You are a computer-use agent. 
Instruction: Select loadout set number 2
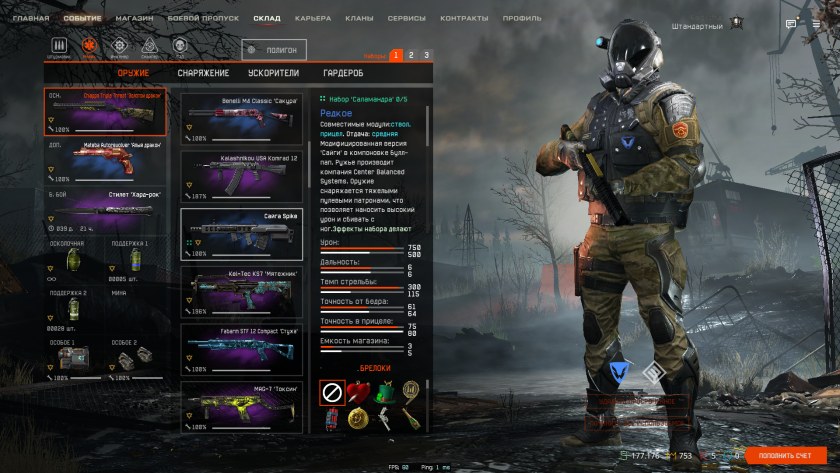click(411, 55)
